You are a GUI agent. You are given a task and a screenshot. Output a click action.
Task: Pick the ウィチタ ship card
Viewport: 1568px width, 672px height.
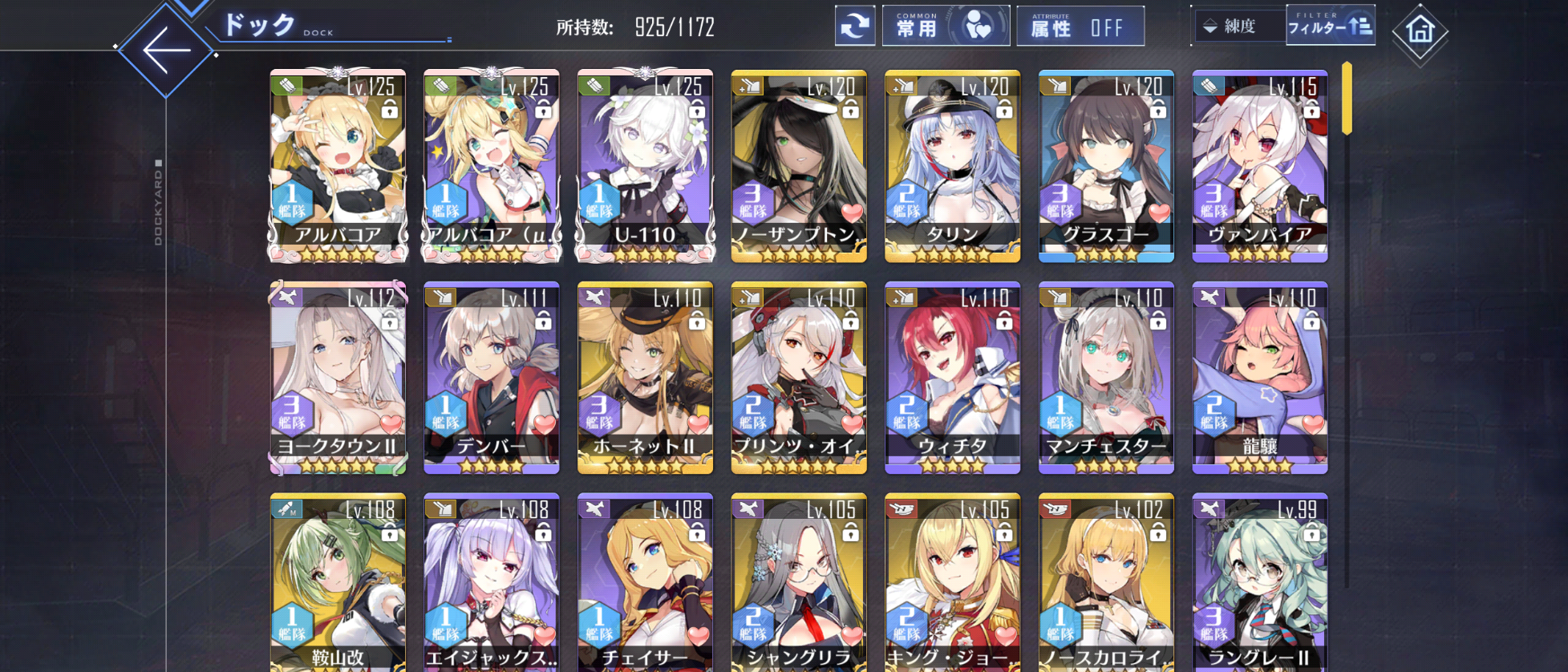click(952, 378)
